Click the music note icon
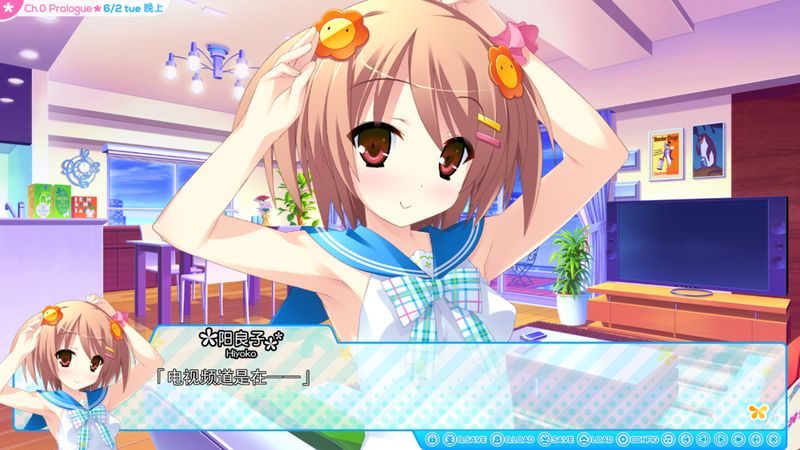This screenshot has height=450, width=800. [x=668, y=439]
